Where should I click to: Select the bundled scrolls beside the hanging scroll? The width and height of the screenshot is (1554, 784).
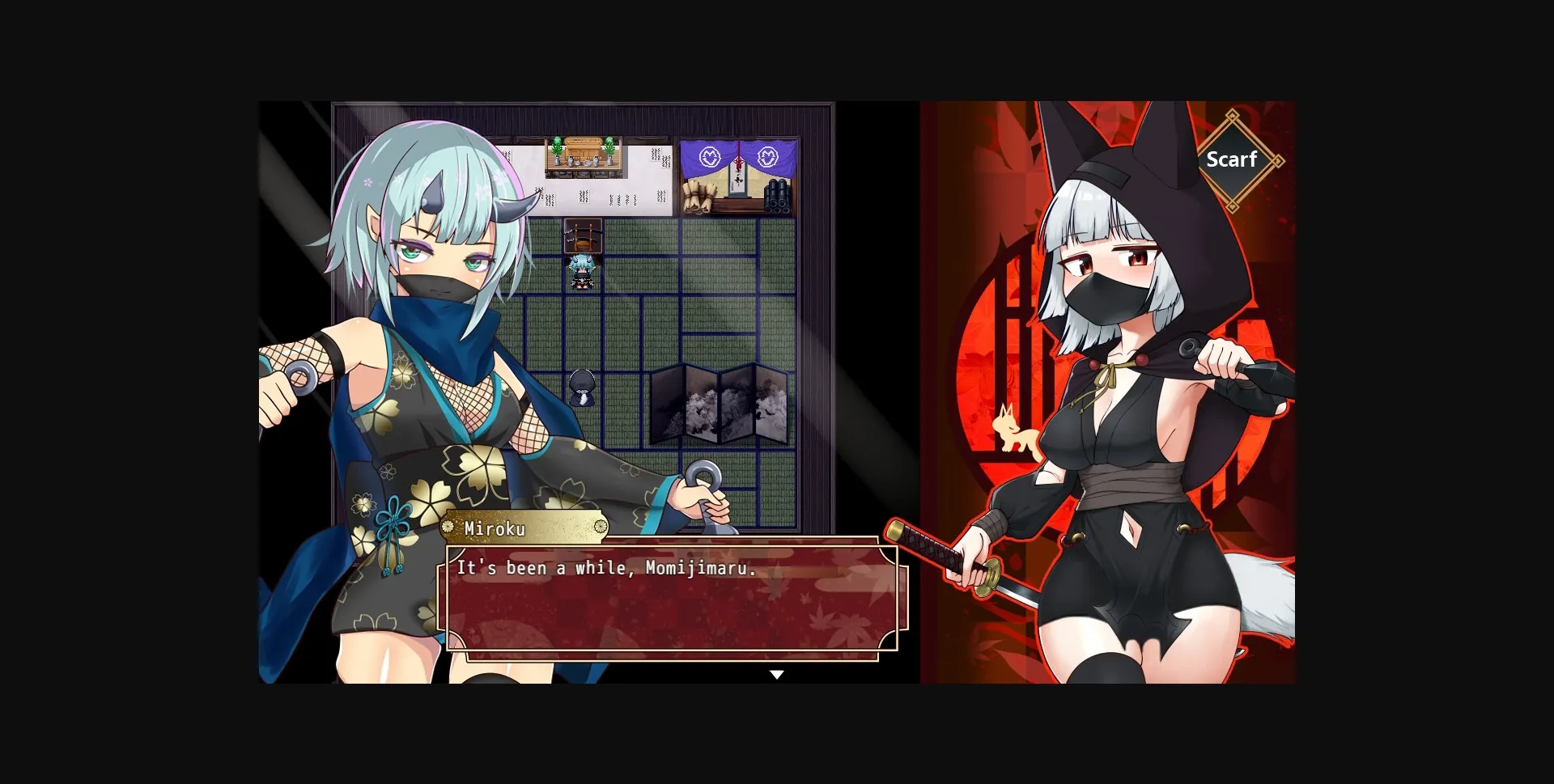coord(701,197)
